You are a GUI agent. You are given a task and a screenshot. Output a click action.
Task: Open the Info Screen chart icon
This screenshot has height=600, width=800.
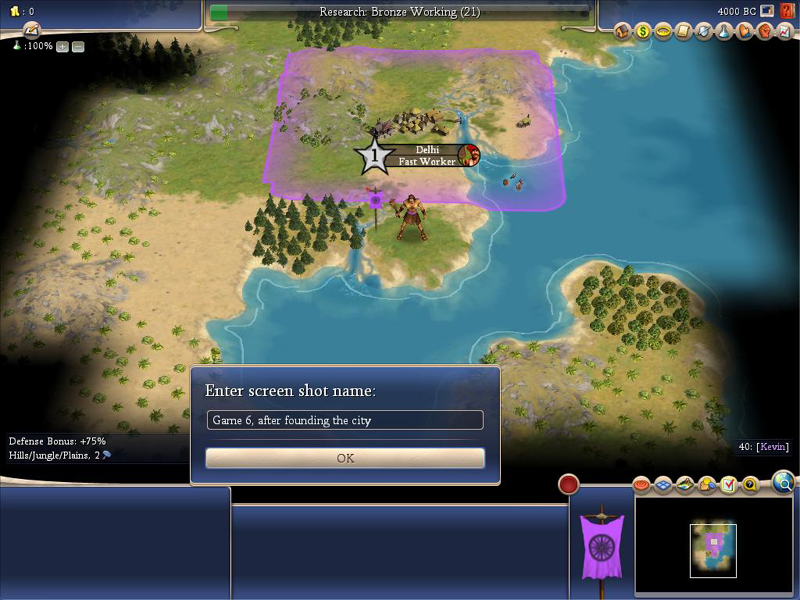coord(784,32)
